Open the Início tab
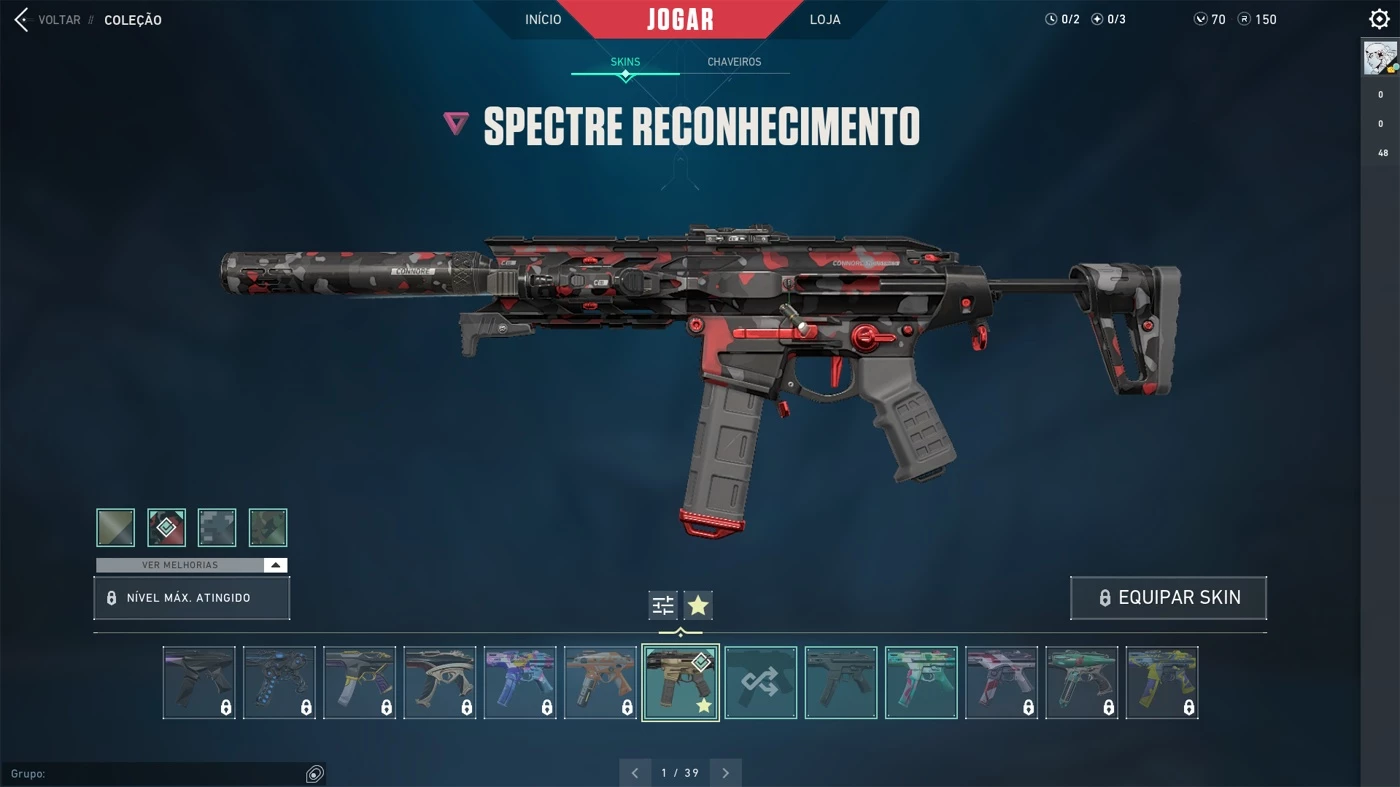Viewport: 1400px width, 787px height. [543, 20]
